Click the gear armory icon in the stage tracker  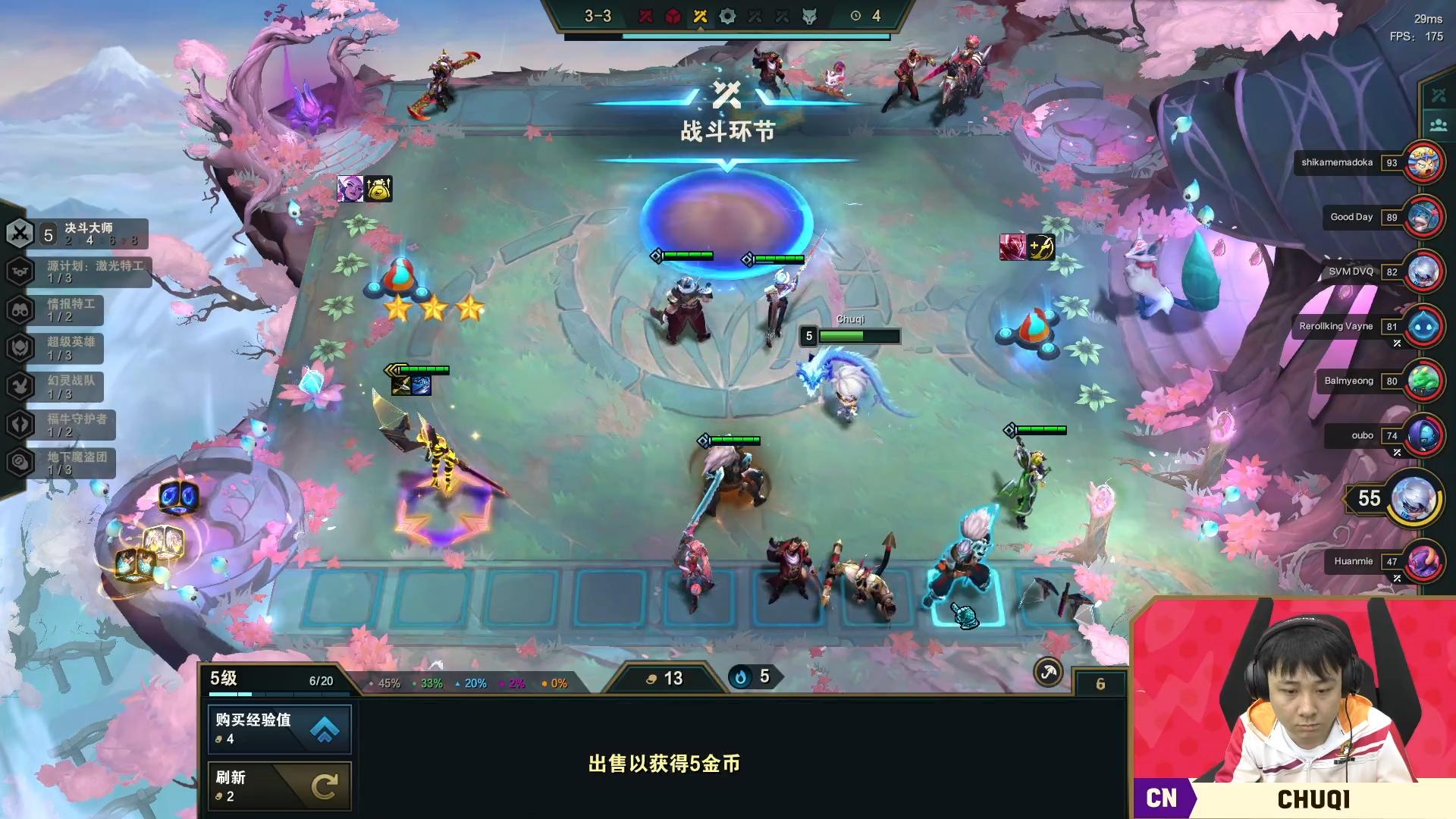(x=726, y=15)
